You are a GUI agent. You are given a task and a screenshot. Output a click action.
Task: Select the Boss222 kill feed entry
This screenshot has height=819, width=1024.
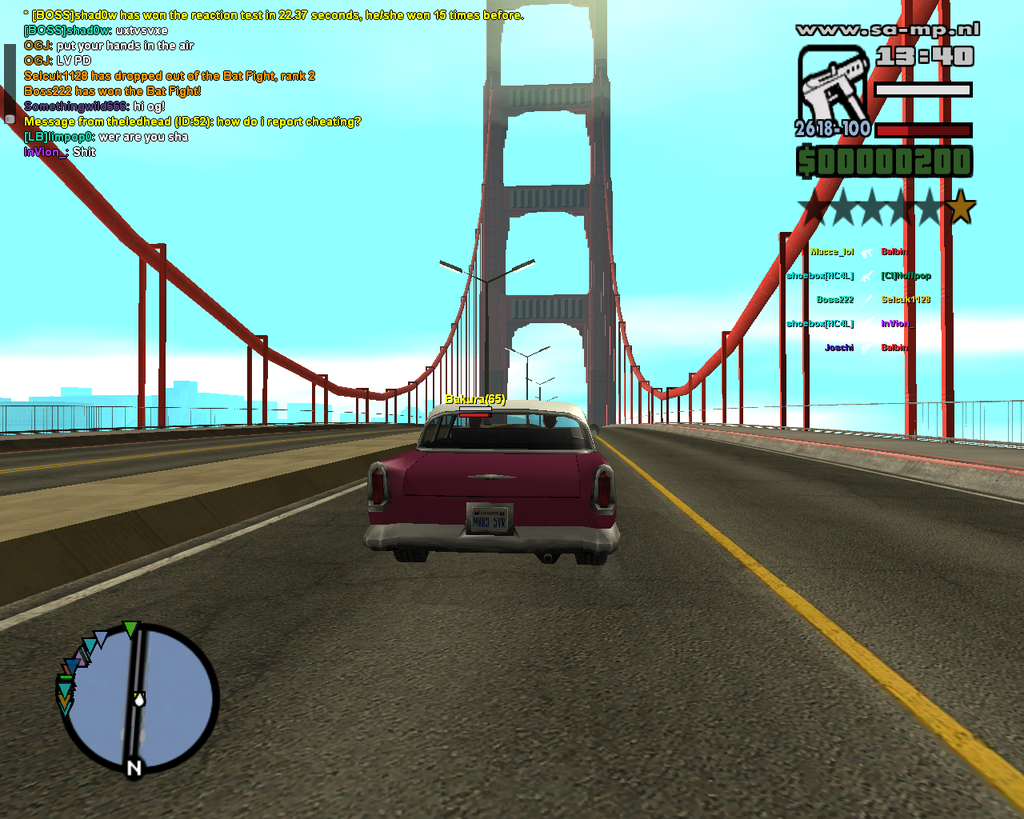(x=834, y=300)
